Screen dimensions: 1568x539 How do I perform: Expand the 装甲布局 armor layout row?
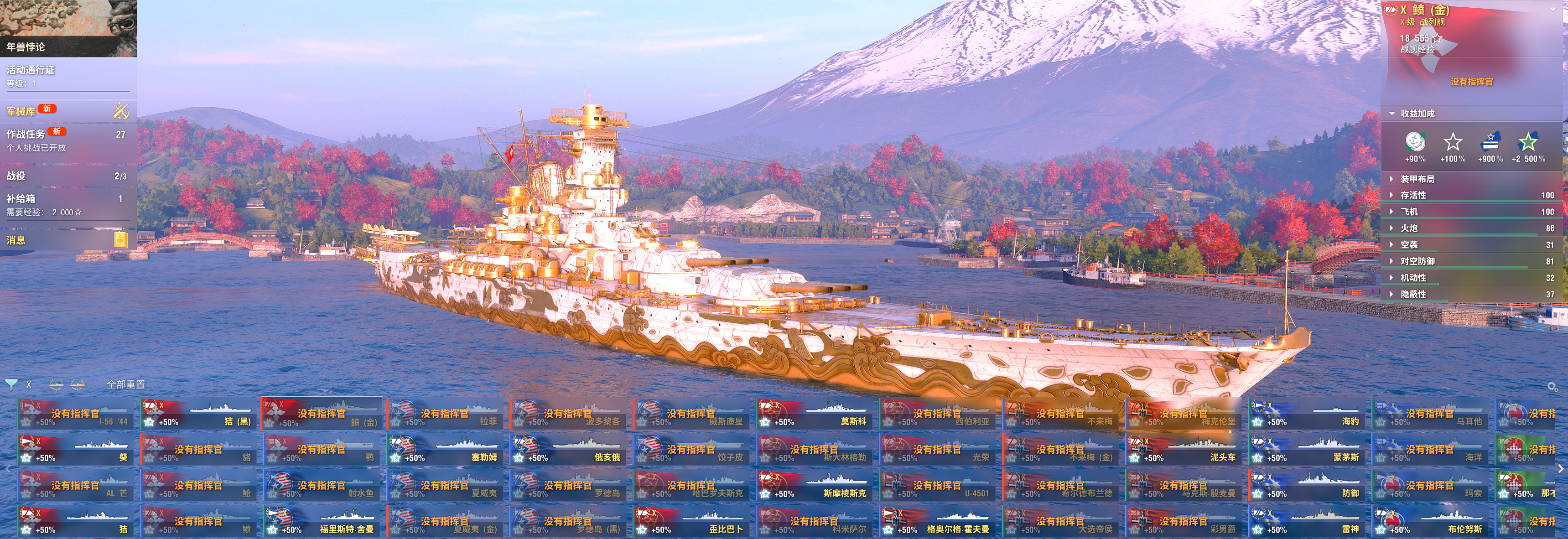[1417, 179]
